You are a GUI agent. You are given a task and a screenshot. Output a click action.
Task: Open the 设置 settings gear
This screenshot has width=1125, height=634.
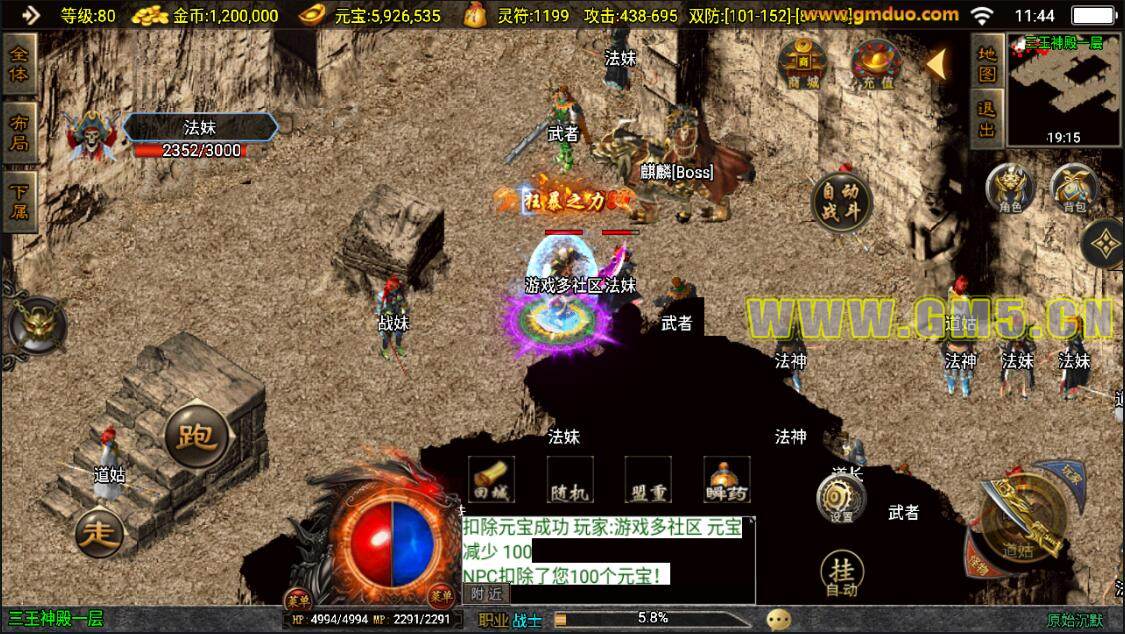tap(840, 497)
